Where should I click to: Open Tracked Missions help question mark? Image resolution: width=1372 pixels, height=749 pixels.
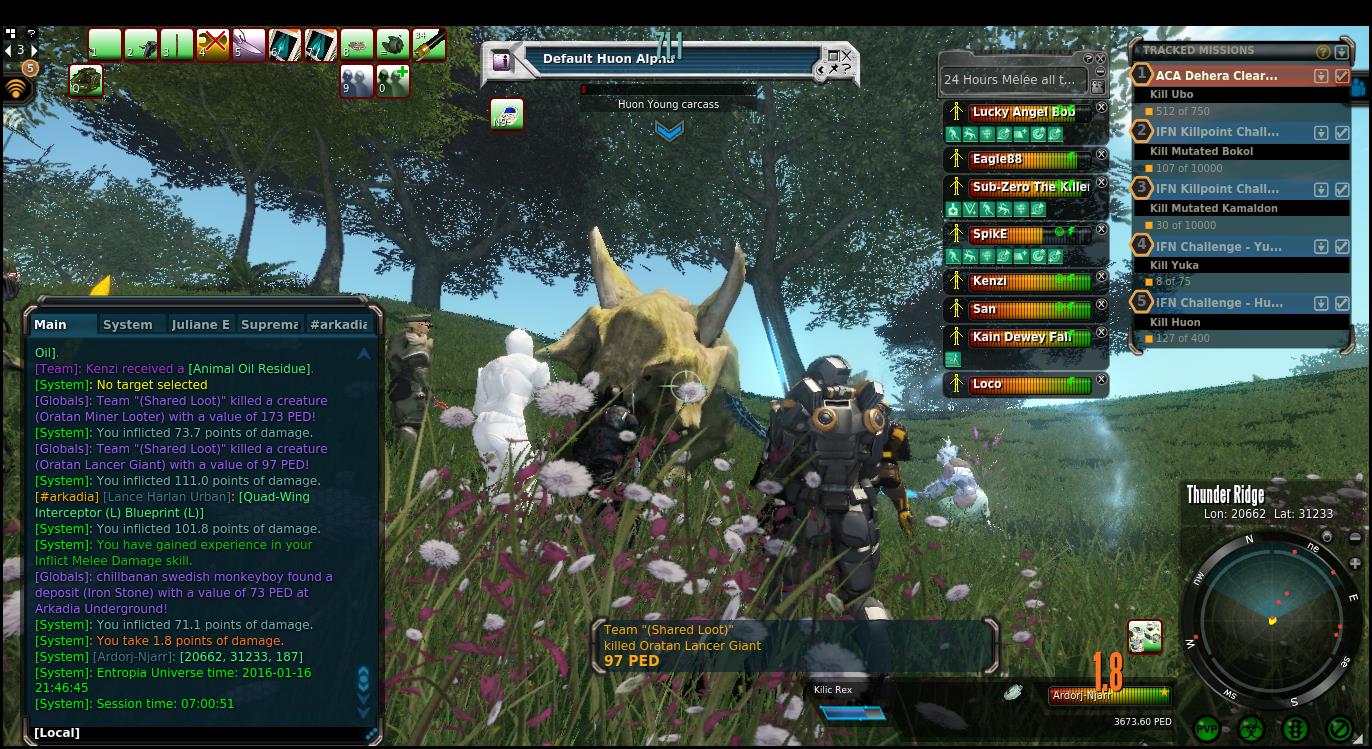pyautogui.click(x=1323, y=51)
